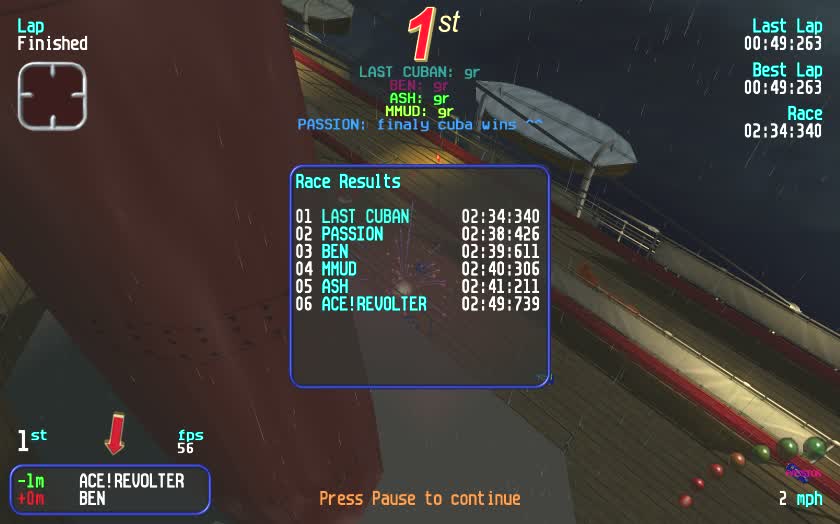Select the MMUD row in Race Results
The height and width of the screenshot is (524, 840).
(417, 269)
